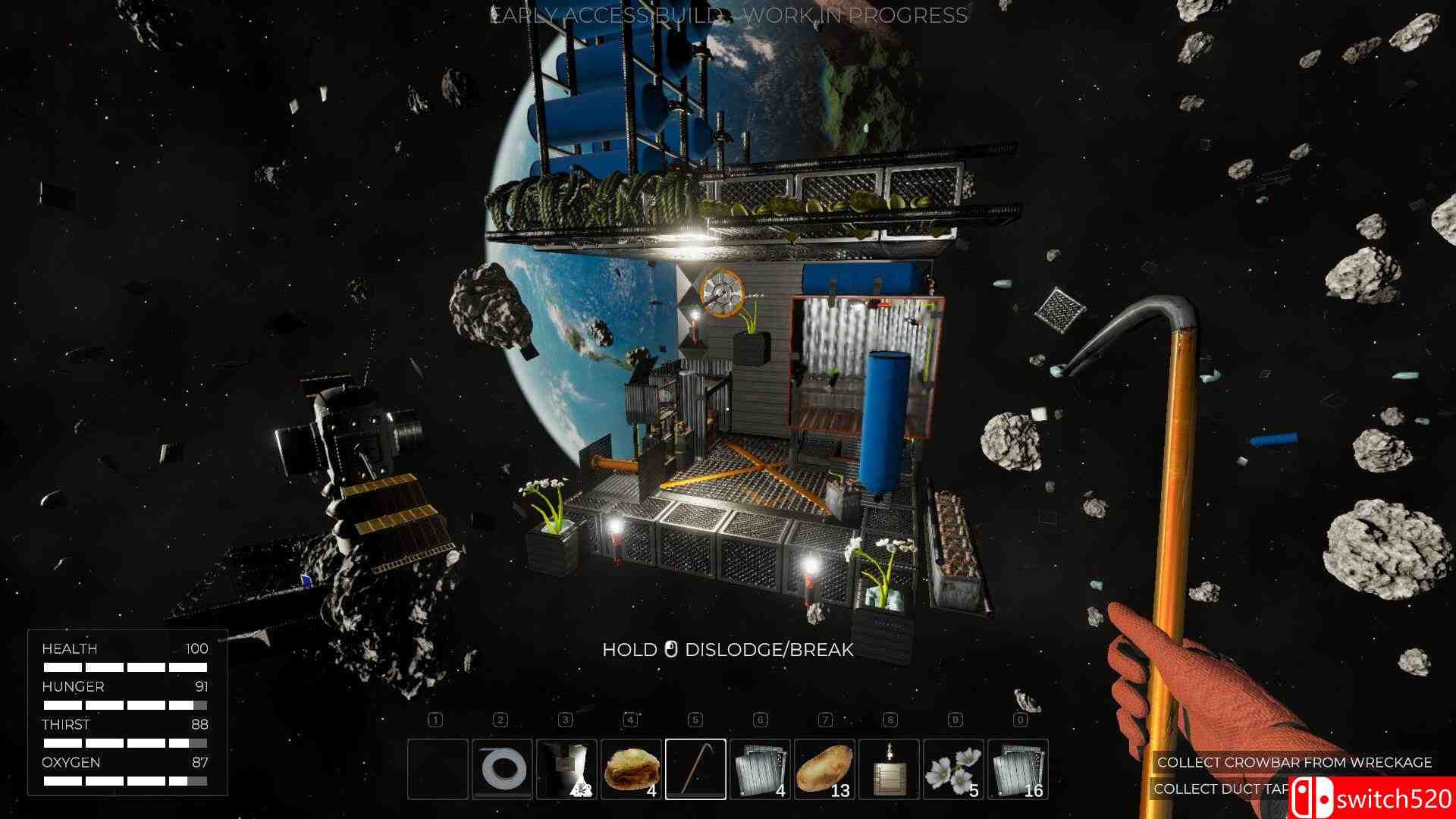Select the raw potato stack of 13
This screenshot has width=1456, height=819.
[824, 769]
